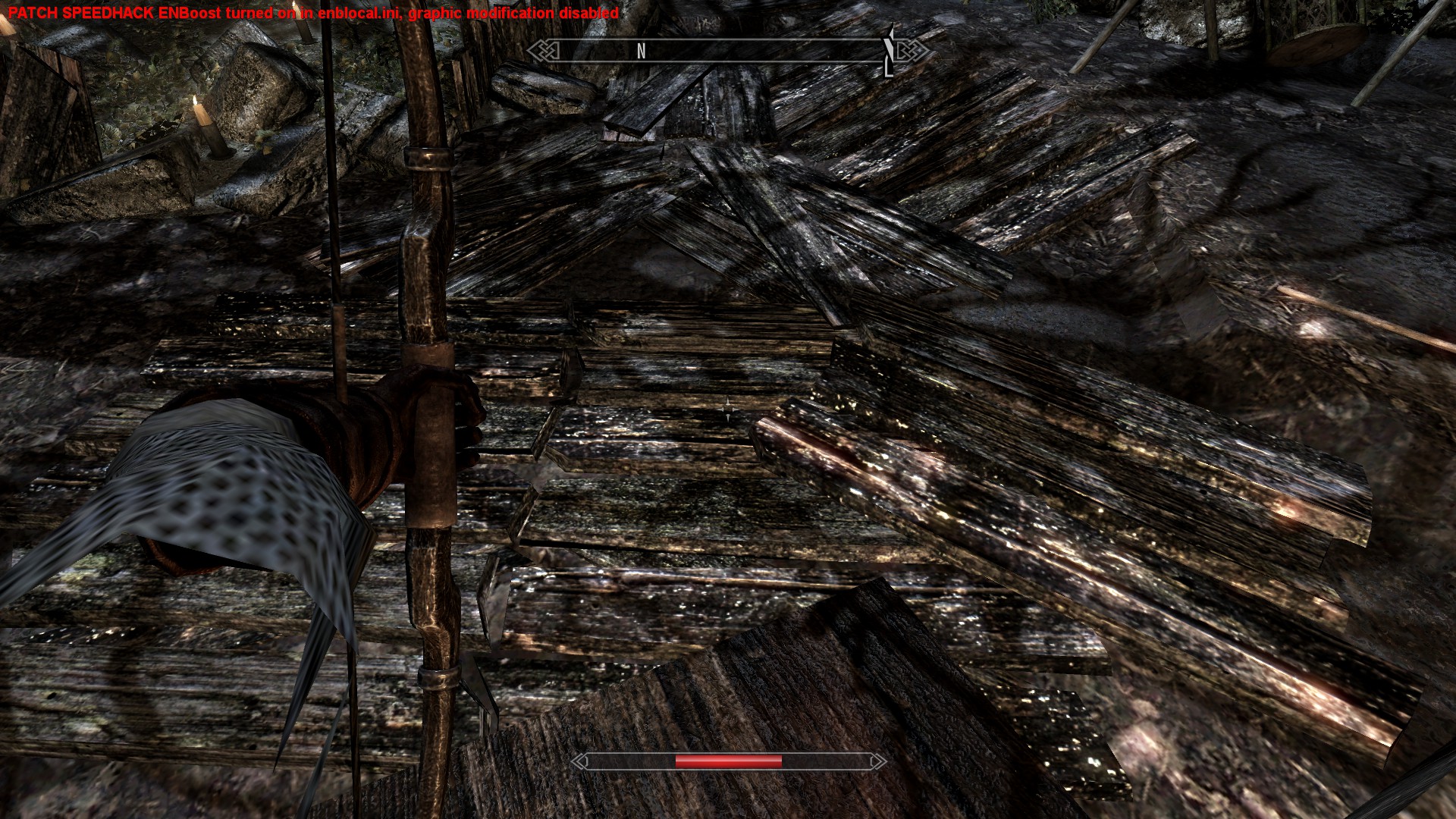This screenshot has width=1456, height=819.
Task: Click the compass bar showing North
Action: click(726, 51)
